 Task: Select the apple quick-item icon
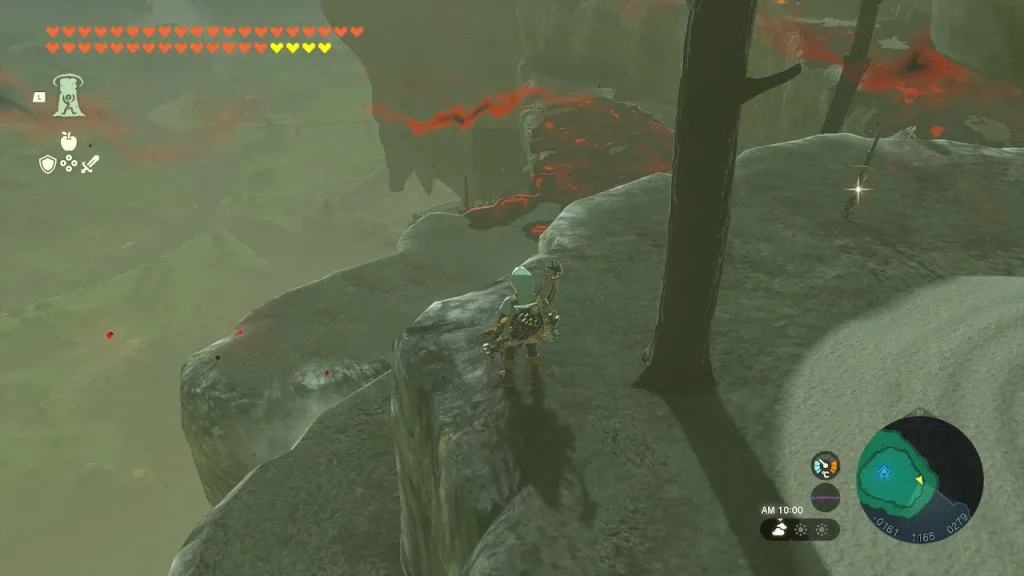68,141
